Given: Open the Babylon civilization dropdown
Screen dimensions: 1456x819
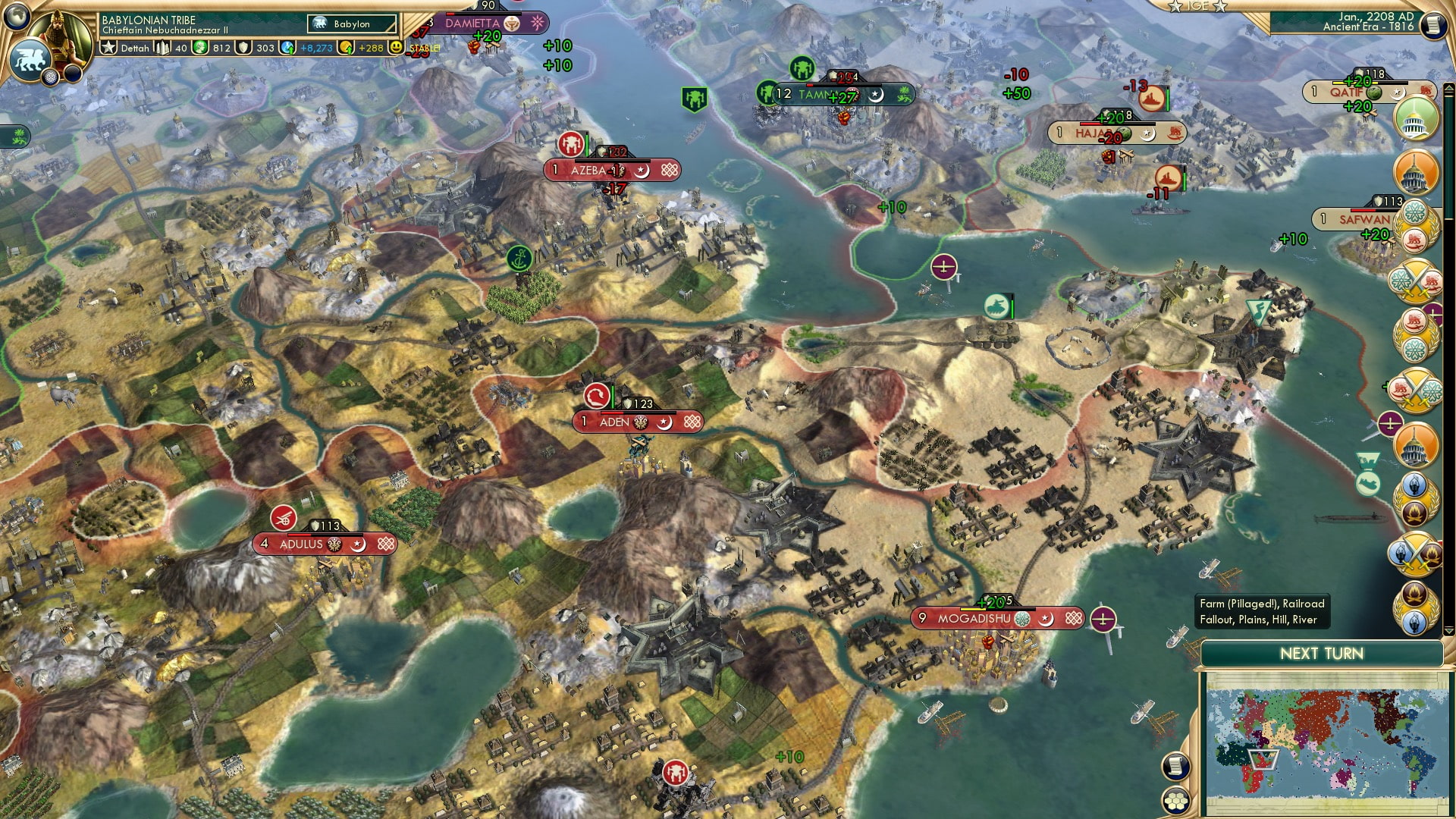Looking at the screenshot, I should click(x=350, y=24).
